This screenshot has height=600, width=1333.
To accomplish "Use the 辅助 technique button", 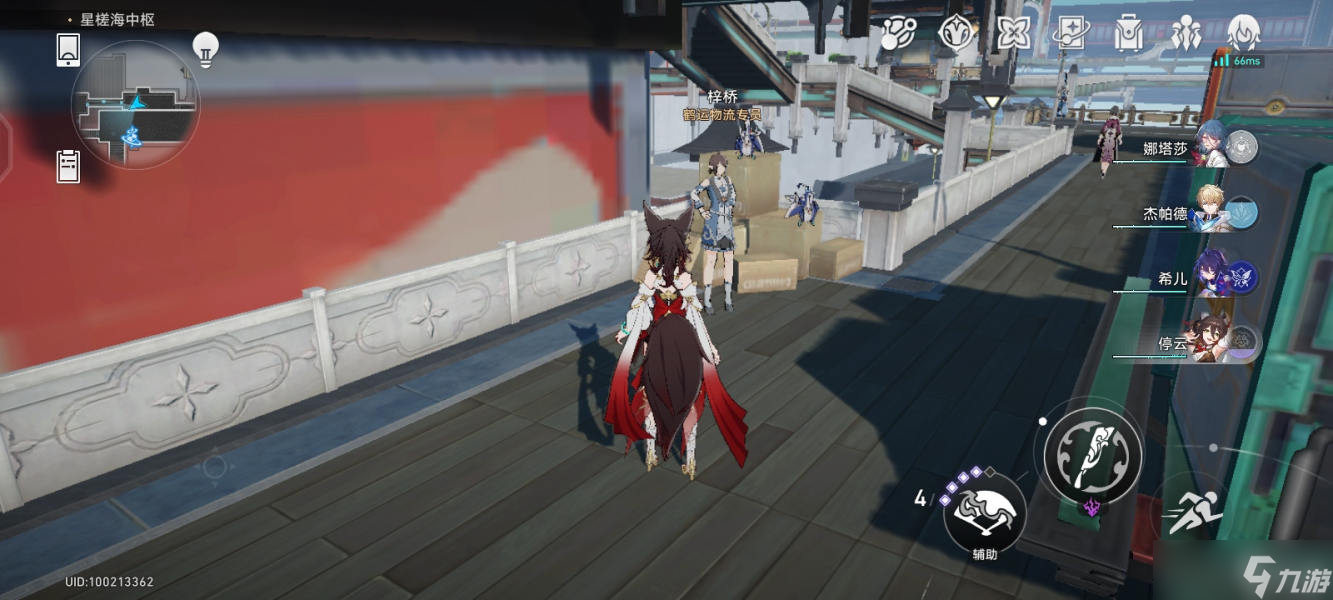I will coord(984,513).
